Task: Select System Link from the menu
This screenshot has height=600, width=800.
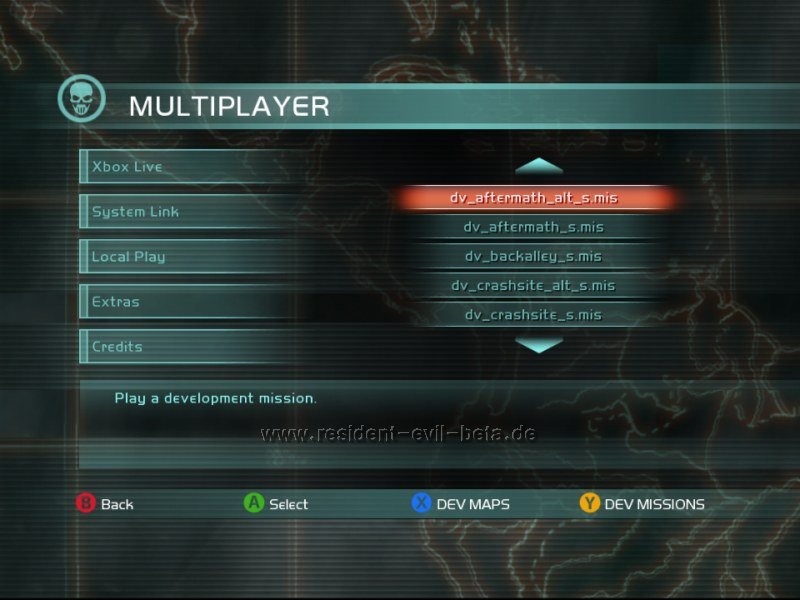Action: pyautogui.click(x=136, y=212)
